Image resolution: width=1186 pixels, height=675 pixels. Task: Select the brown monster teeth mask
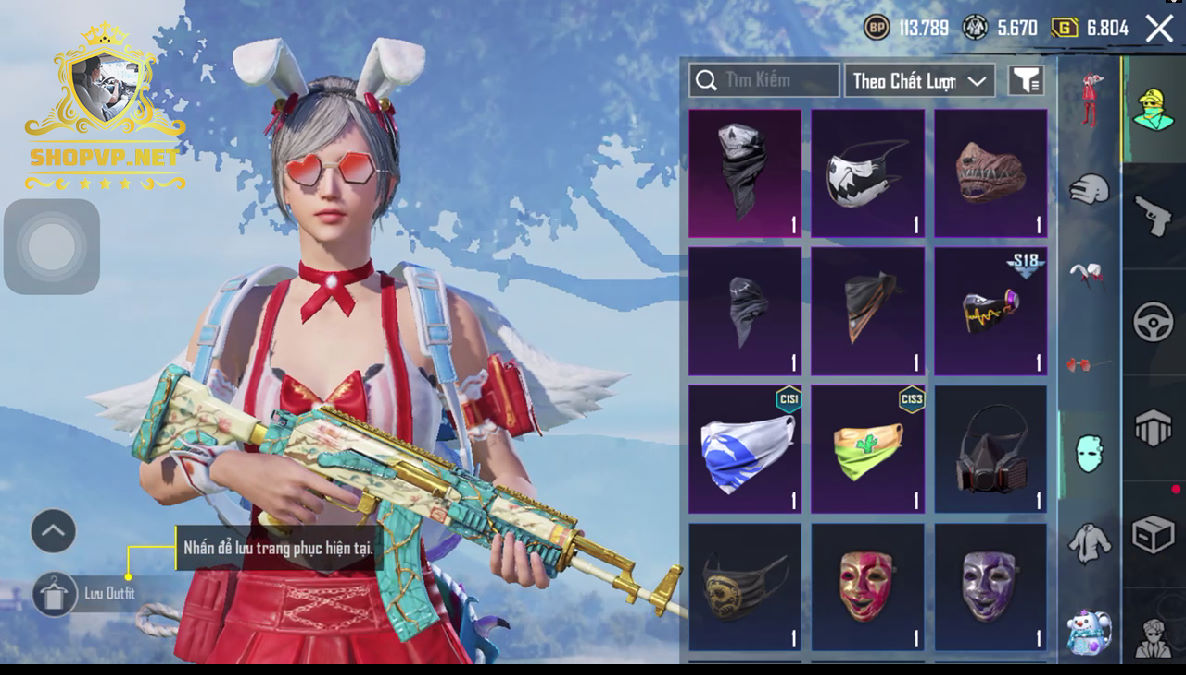pyautogui.click(x=990, y=173)
